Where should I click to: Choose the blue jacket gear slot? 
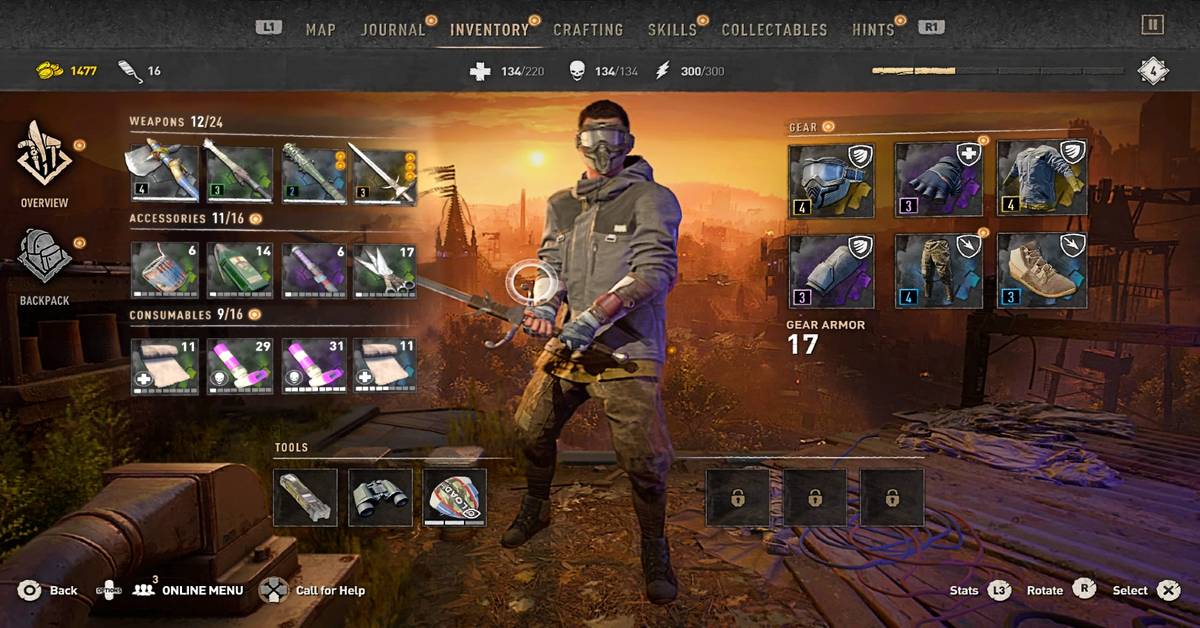(x=1042, y=180)
